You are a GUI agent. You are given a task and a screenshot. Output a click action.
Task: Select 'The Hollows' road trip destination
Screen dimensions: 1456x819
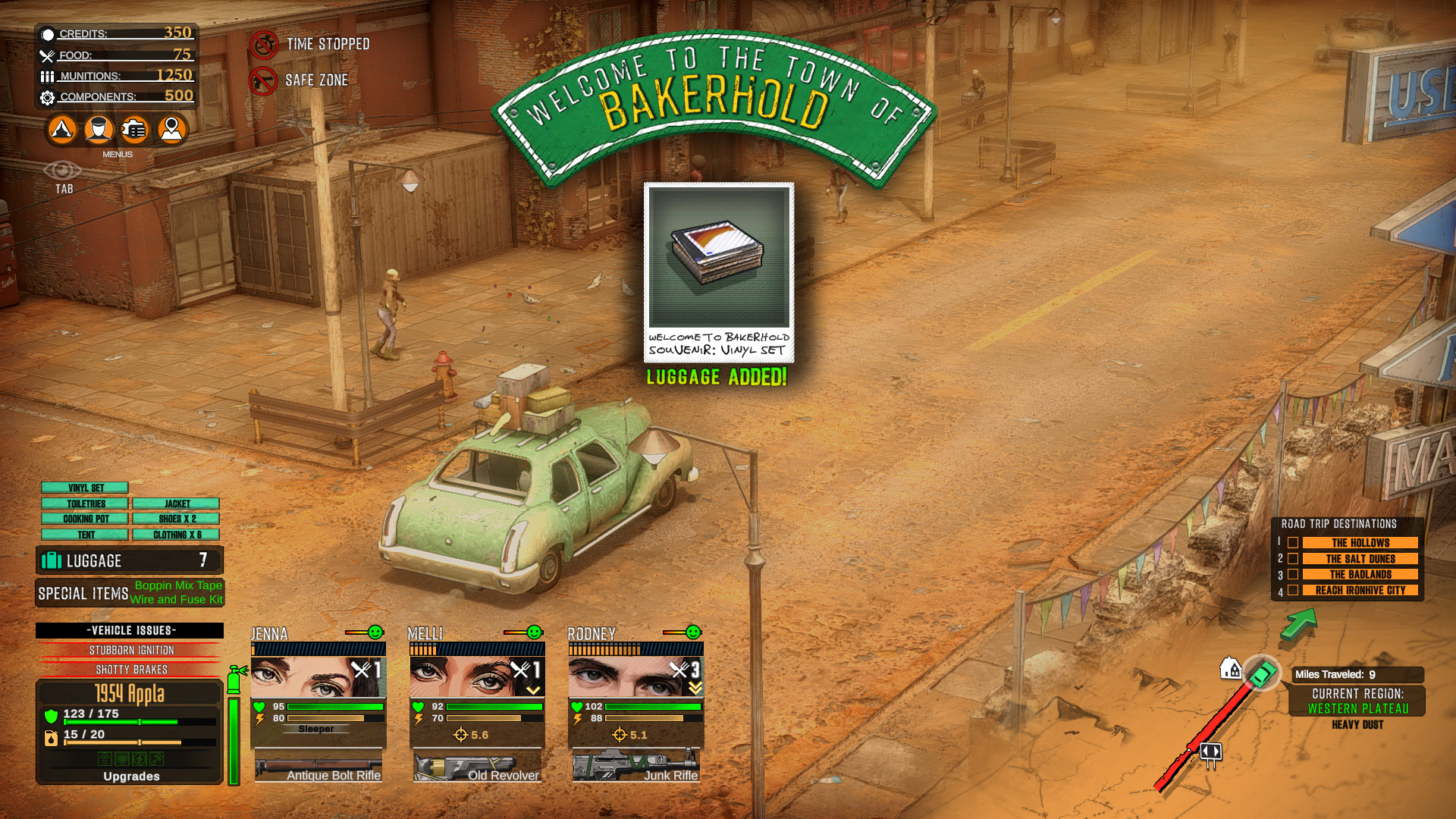(x=1360, y=542)
